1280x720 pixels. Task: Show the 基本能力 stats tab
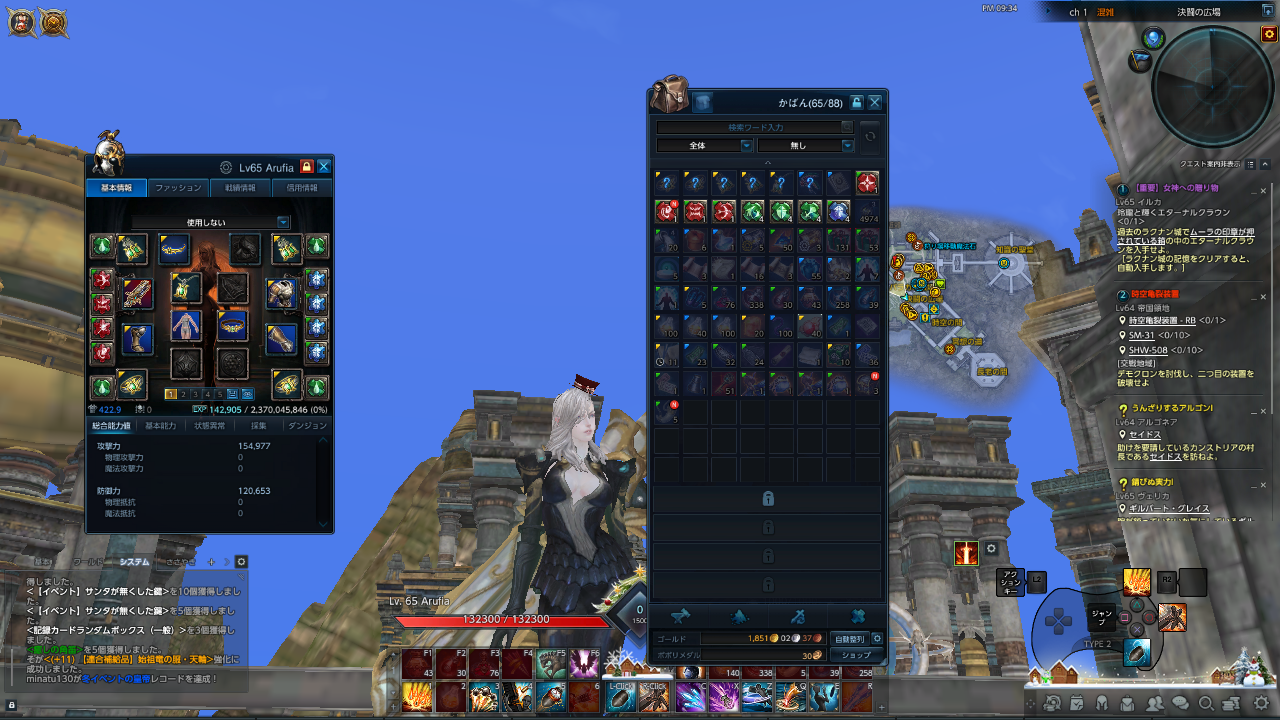[x=160, y=426]
